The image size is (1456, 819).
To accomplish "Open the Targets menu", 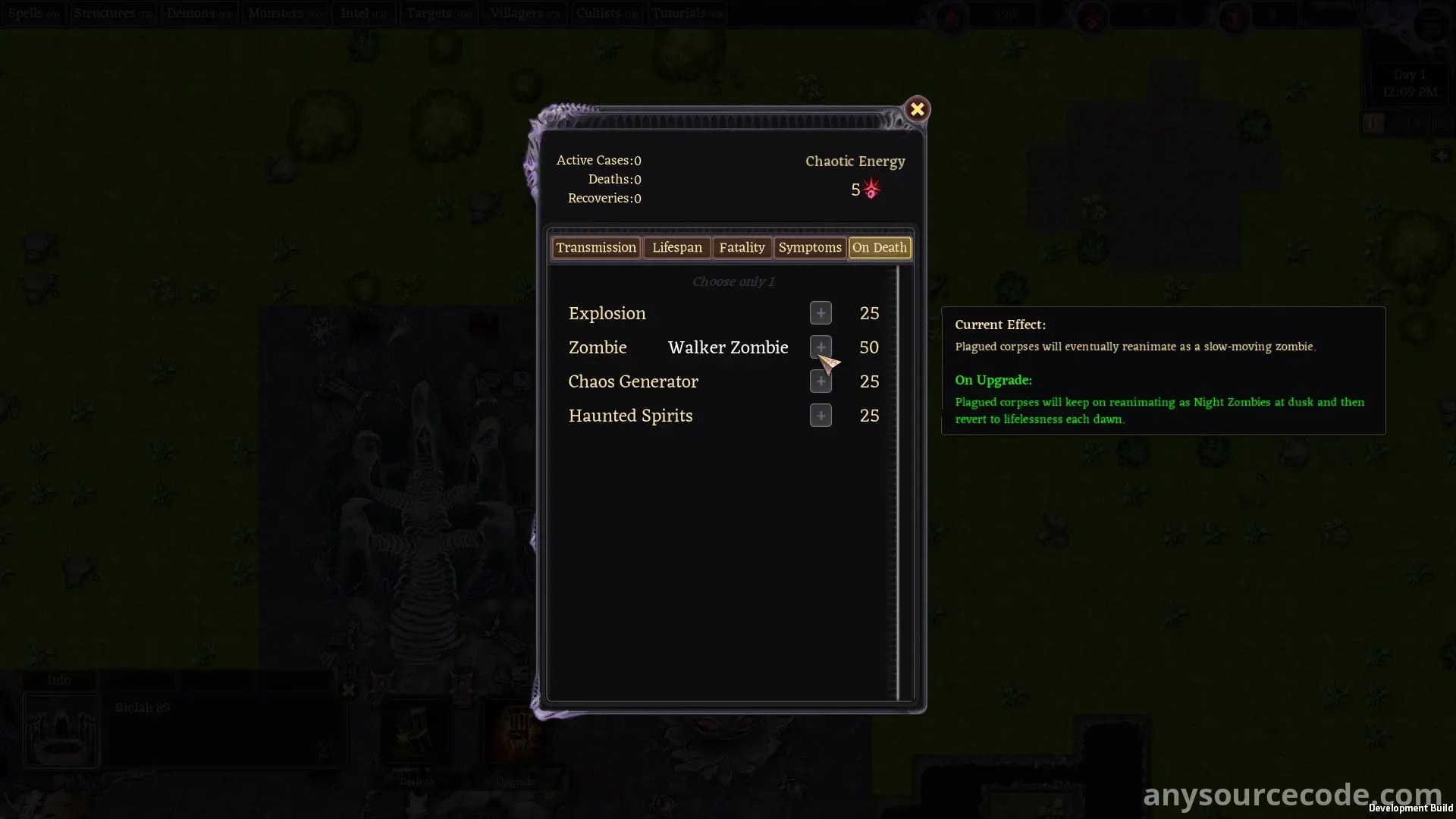I will coord(438,14).
